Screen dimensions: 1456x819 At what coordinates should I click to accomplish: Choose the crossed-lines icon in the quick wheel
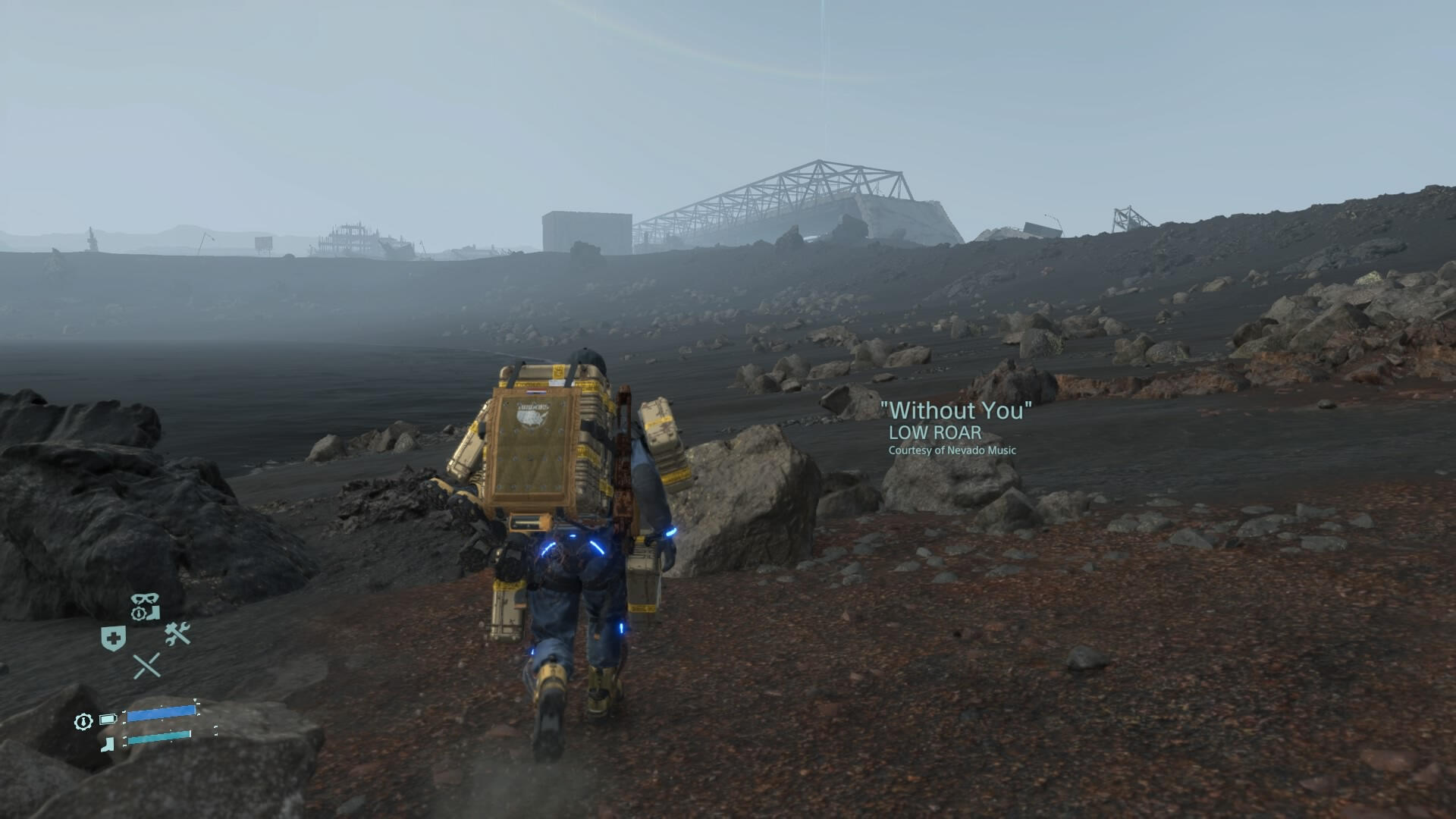click(x=146, y=666)
